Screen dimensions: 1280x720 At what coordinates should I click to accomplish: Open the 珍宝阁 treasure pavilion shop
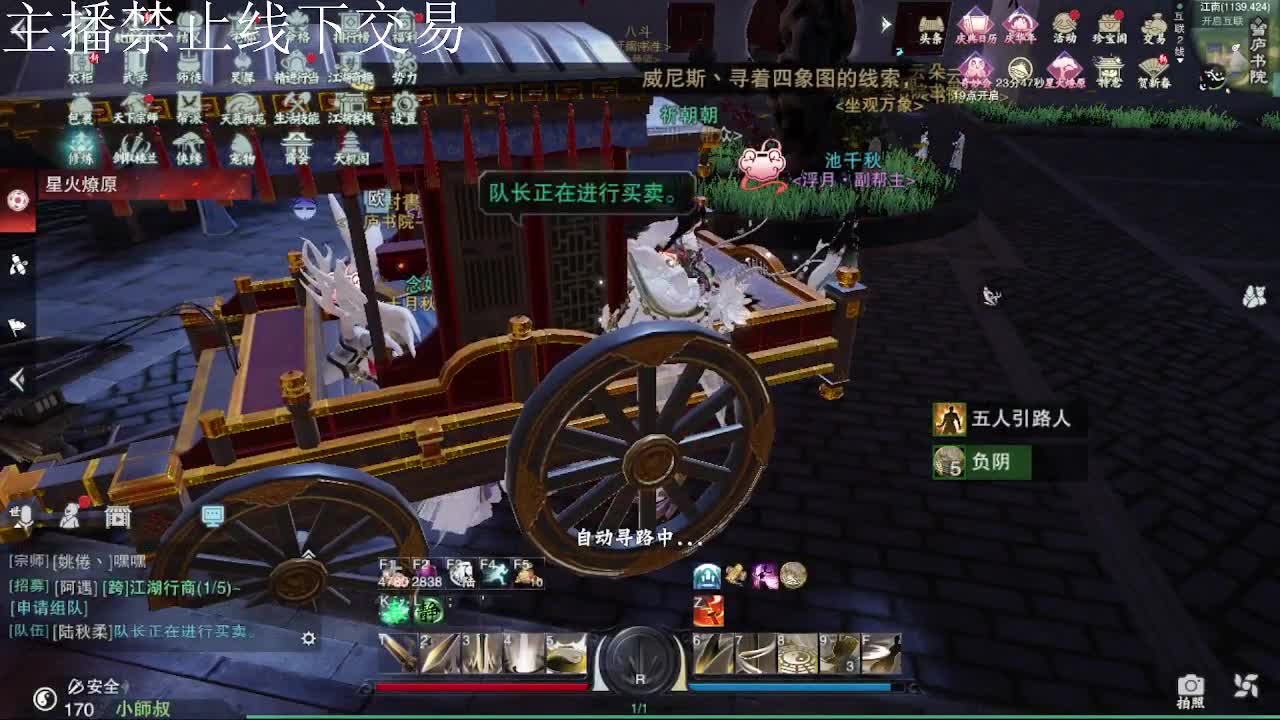[1110, 22]
